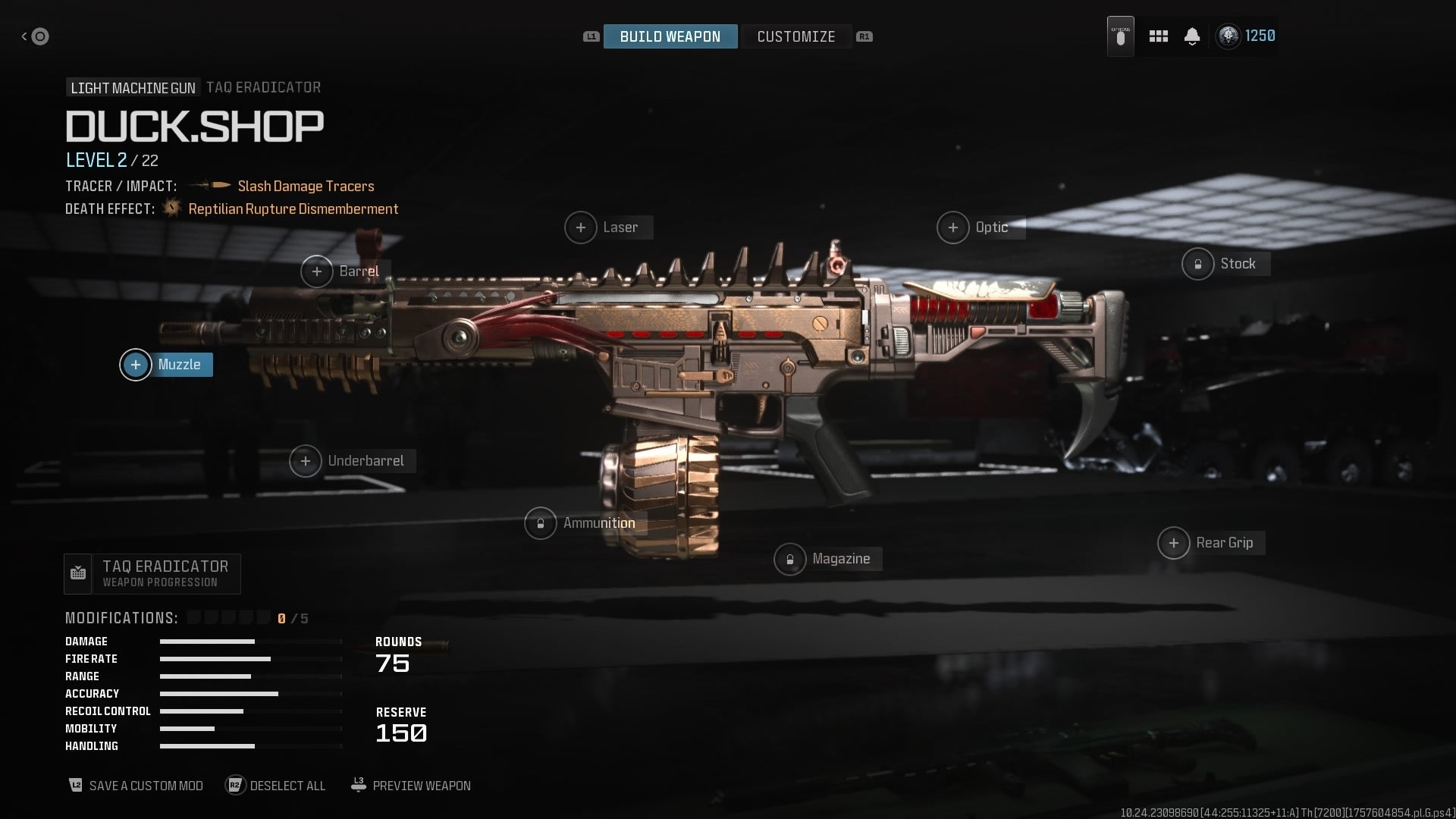Open Reptilian Rupture Dismemberment death effect
This screenshot has height=819, width=1456.
point(293,209)
